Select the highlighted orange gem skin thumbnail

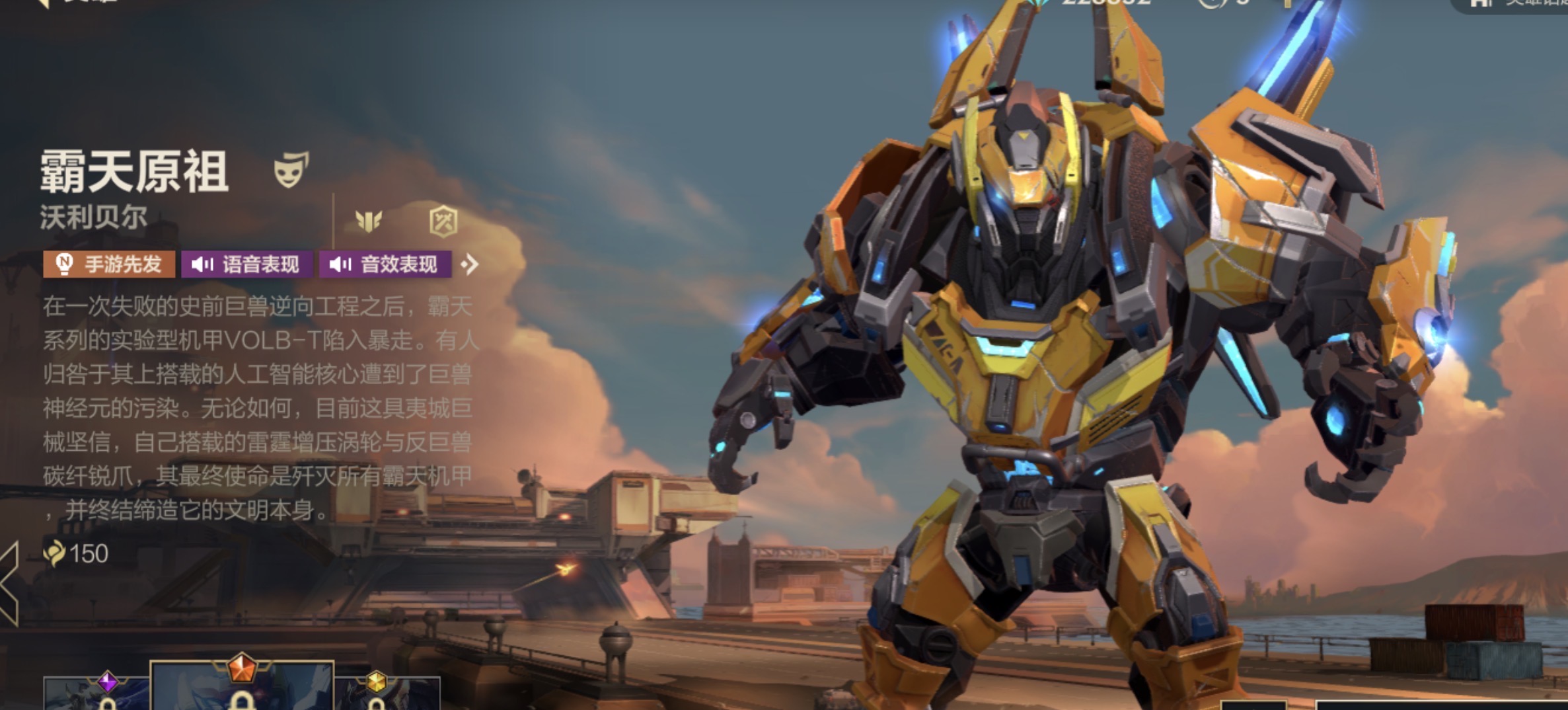pos(242,688)
